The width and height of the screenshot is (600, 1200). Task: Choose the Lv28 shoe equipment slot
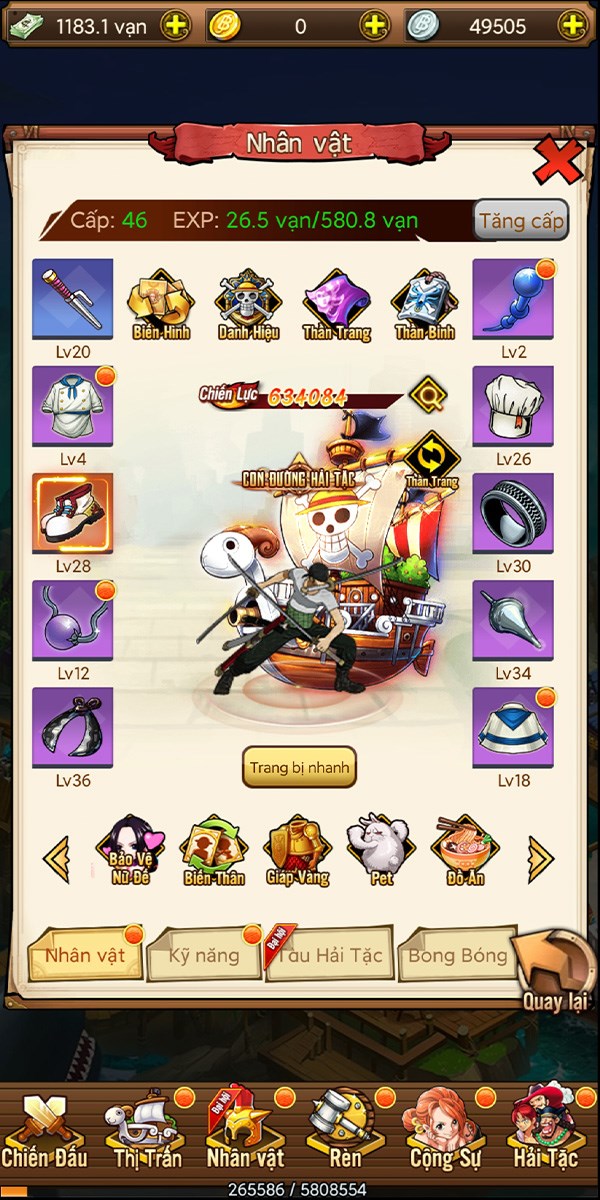(x=73, y=513)
